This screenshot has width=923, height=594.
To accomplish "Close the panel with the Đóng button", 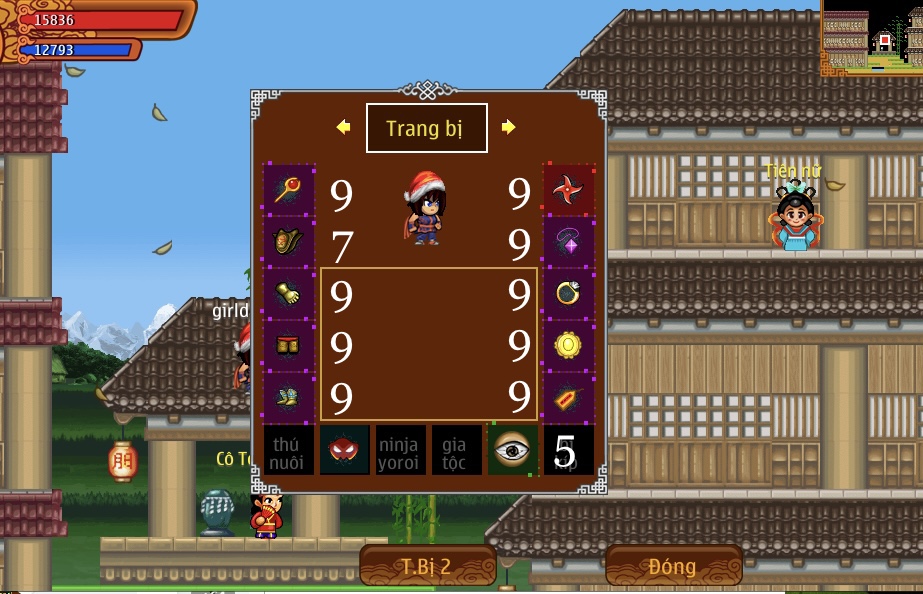I will (672, 566).
